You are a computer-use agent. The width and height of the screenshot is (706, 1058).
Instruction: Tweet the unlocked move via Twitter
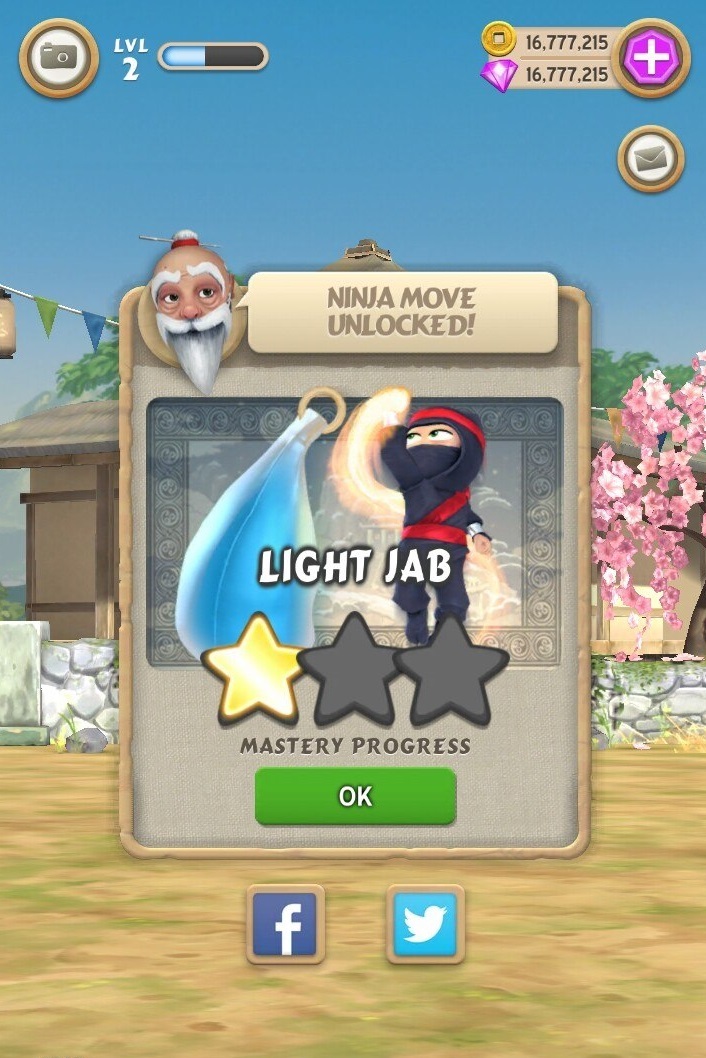click(x=425, y=924)
